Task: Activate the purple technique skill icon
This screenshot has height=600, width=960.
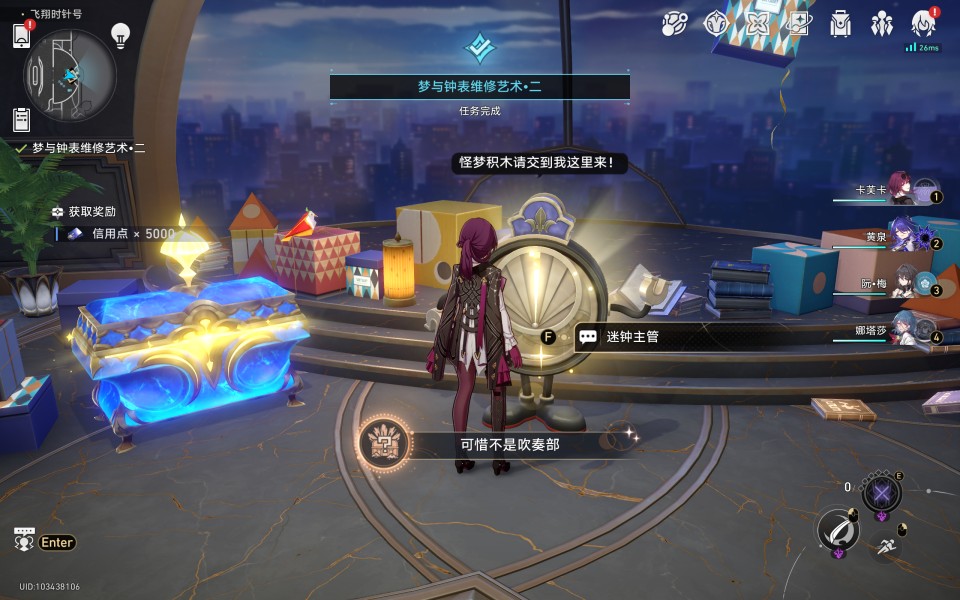Action: (881, 493)
